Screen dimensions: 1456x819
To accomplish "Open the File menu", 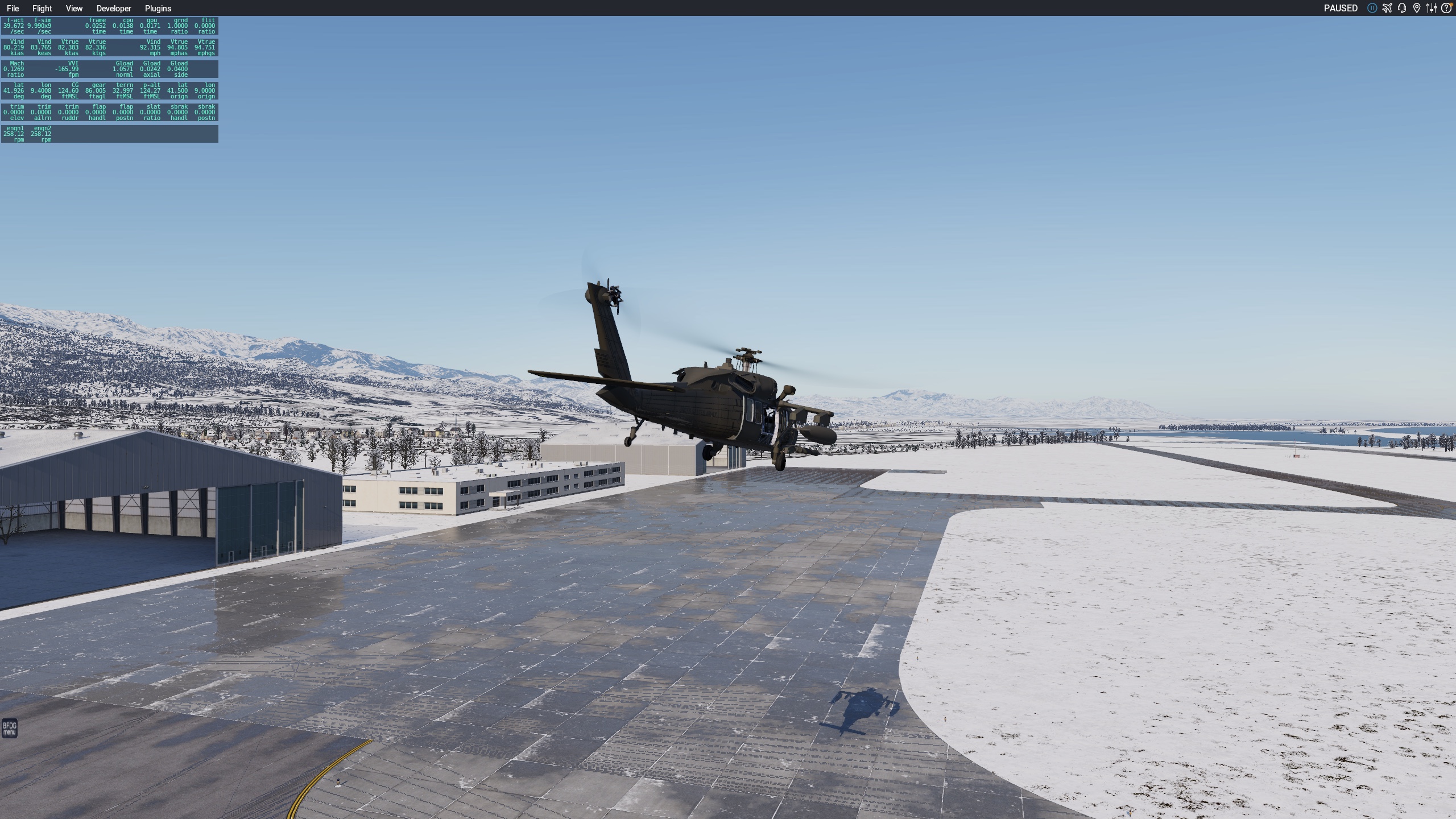I will [x=13, y=8].
